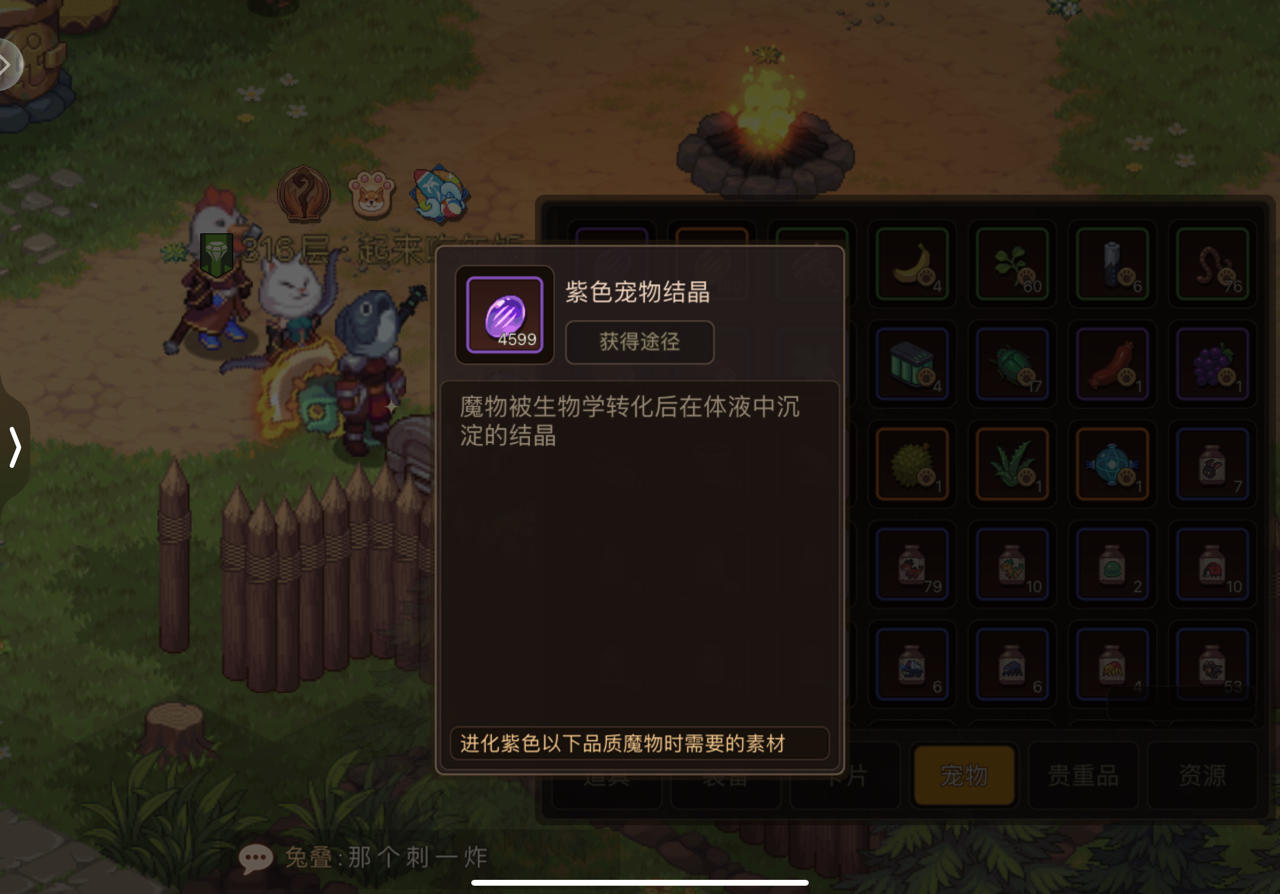
Task: Switch to the 贵重品 tab
Action: [x=1082, y=775]
